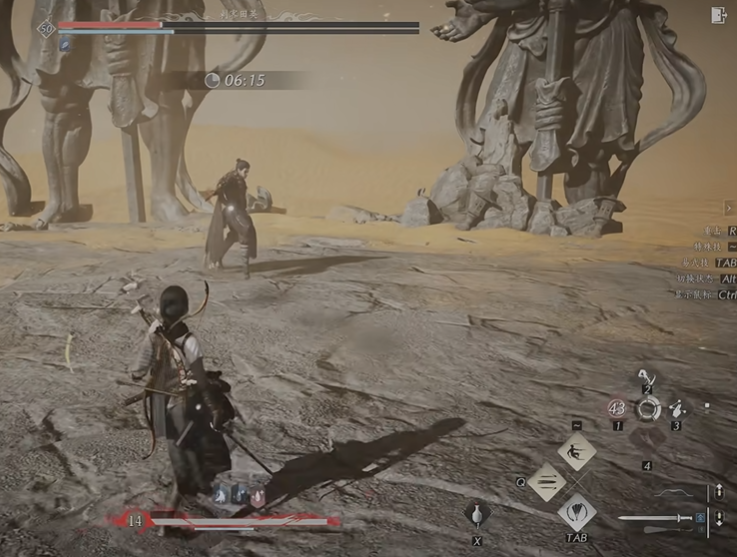The image size is (737, 557).
Task: Switch to the bow weapon slot
Action: click(x=676, y=493)
